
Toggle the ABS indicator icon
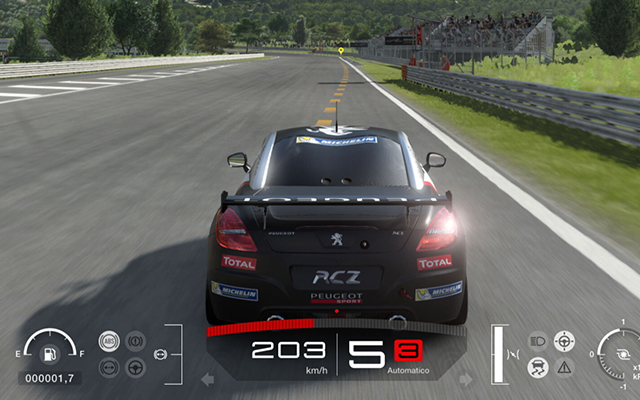coord(109,341)
